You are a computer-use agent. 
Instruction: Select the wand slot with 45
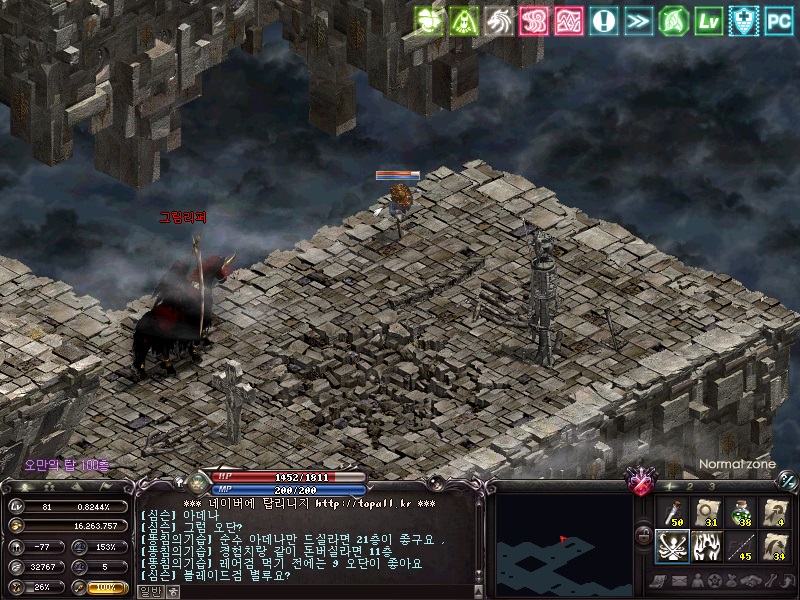[x=741, y=547]
